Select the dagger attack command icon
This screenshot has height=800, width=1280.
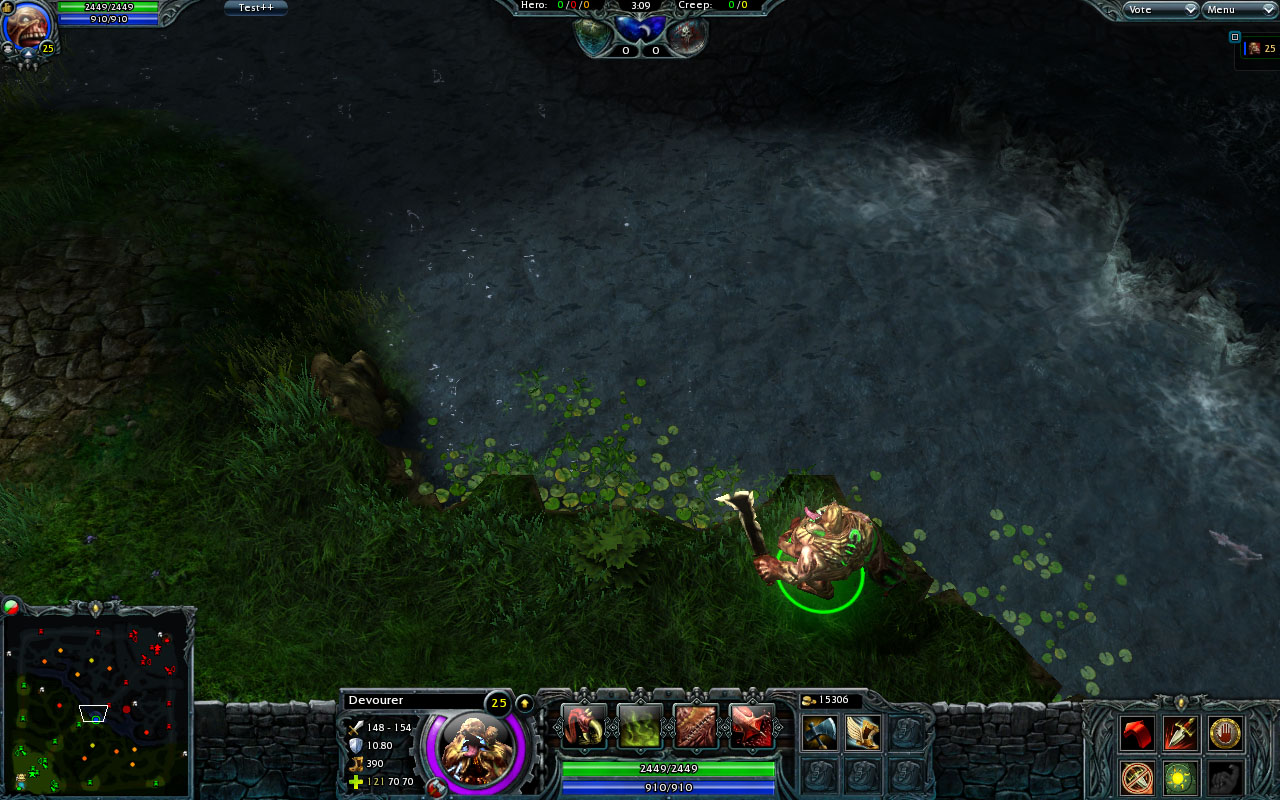[1181, 734]
